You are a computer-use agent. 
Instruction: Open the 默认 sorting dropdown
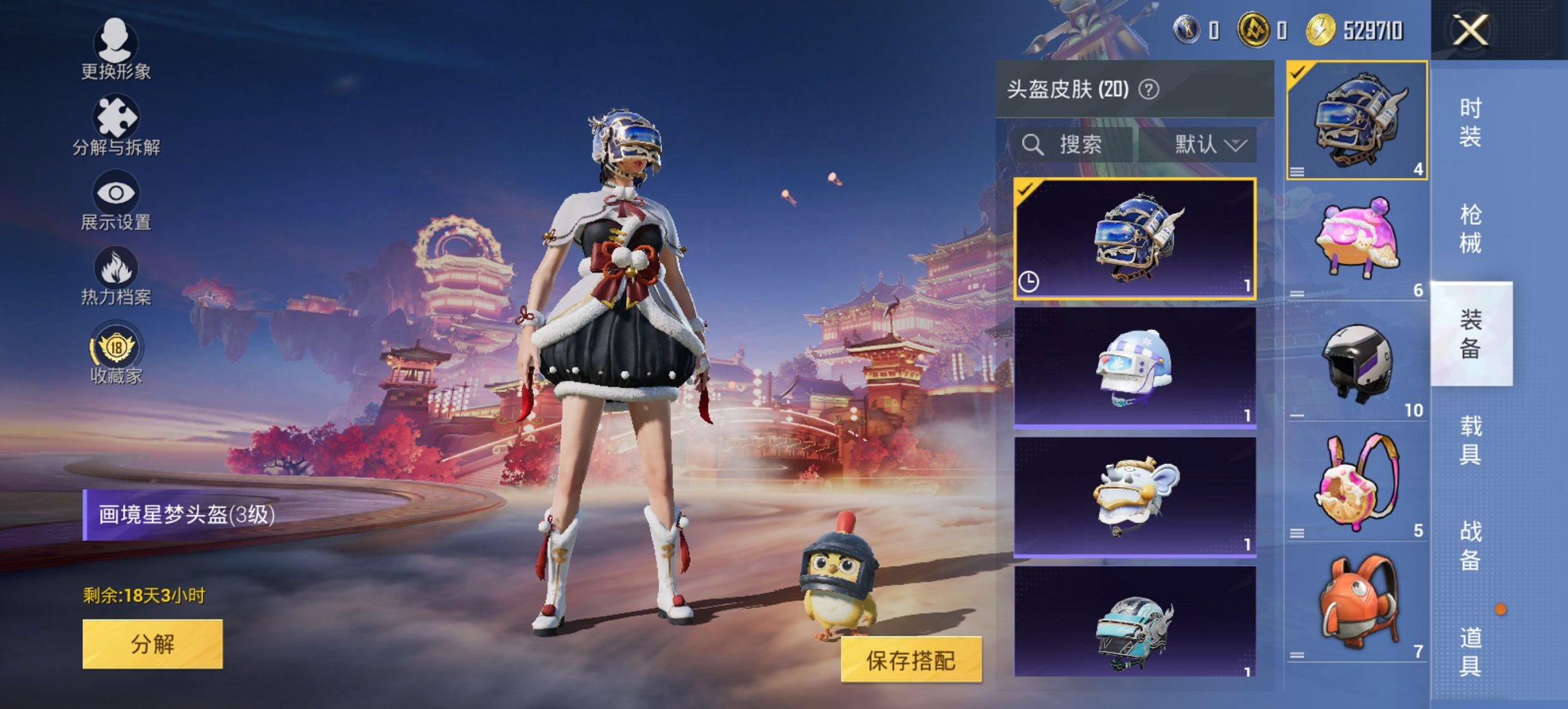pos(1207,145)
